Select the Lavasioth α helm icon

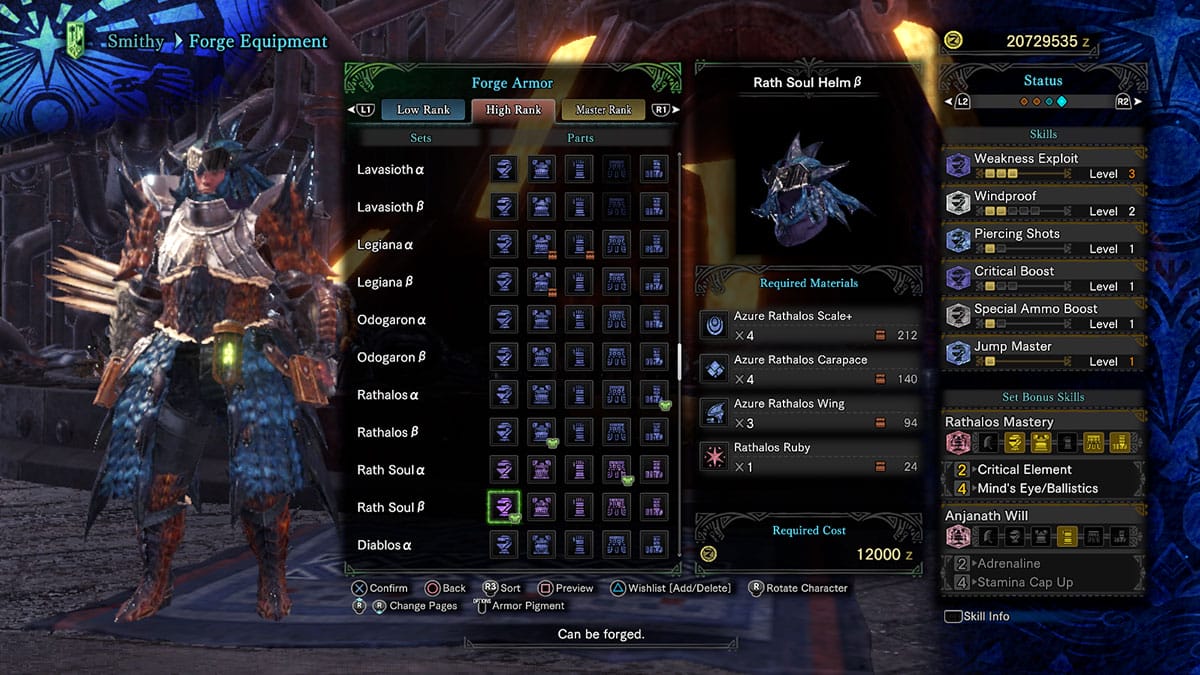point(503,170)
